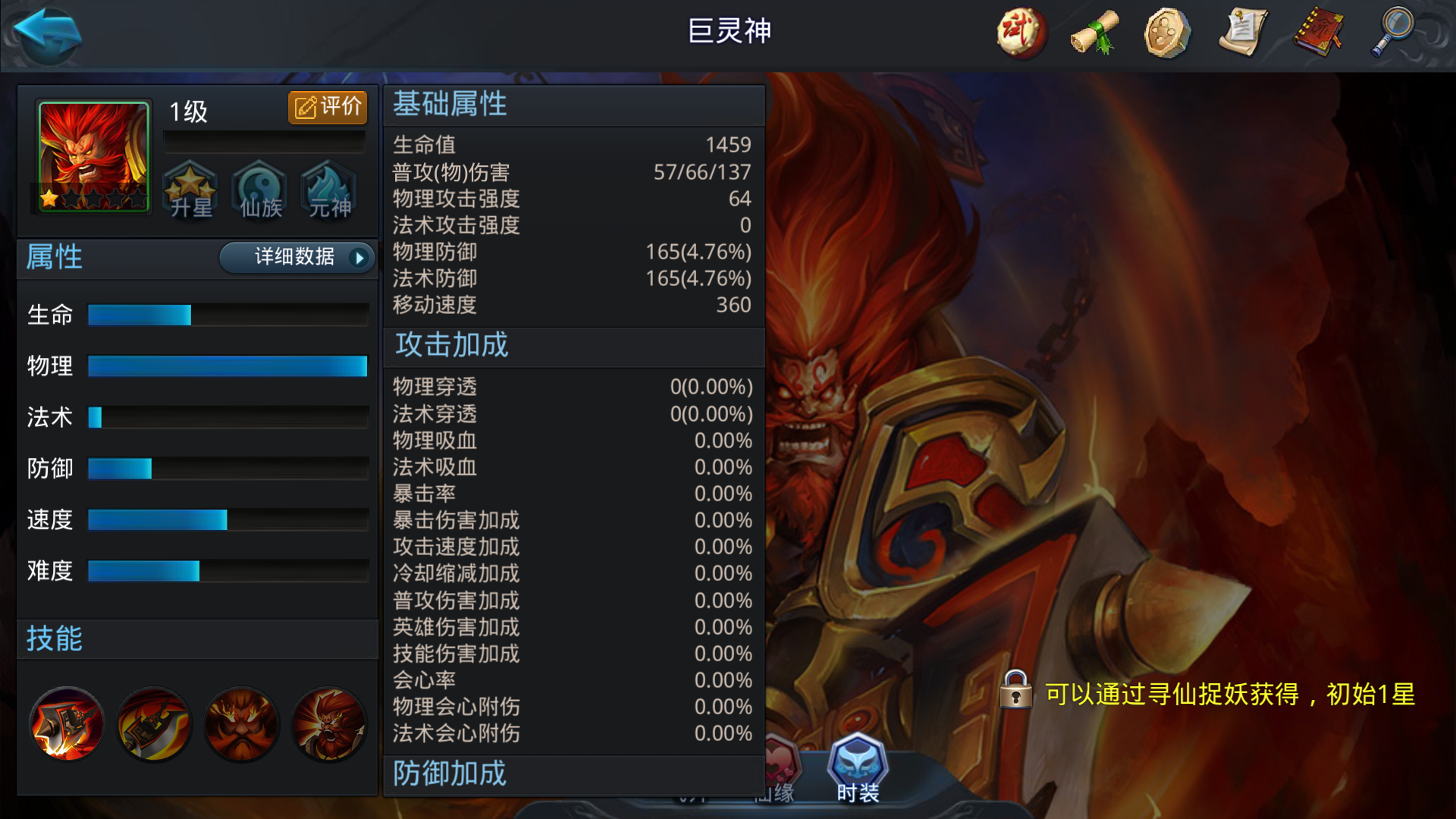The image size is (1456, 819).
Task: Open the red book icon in the top bar
Action: pyautogui.click(x=1317, y=33)
